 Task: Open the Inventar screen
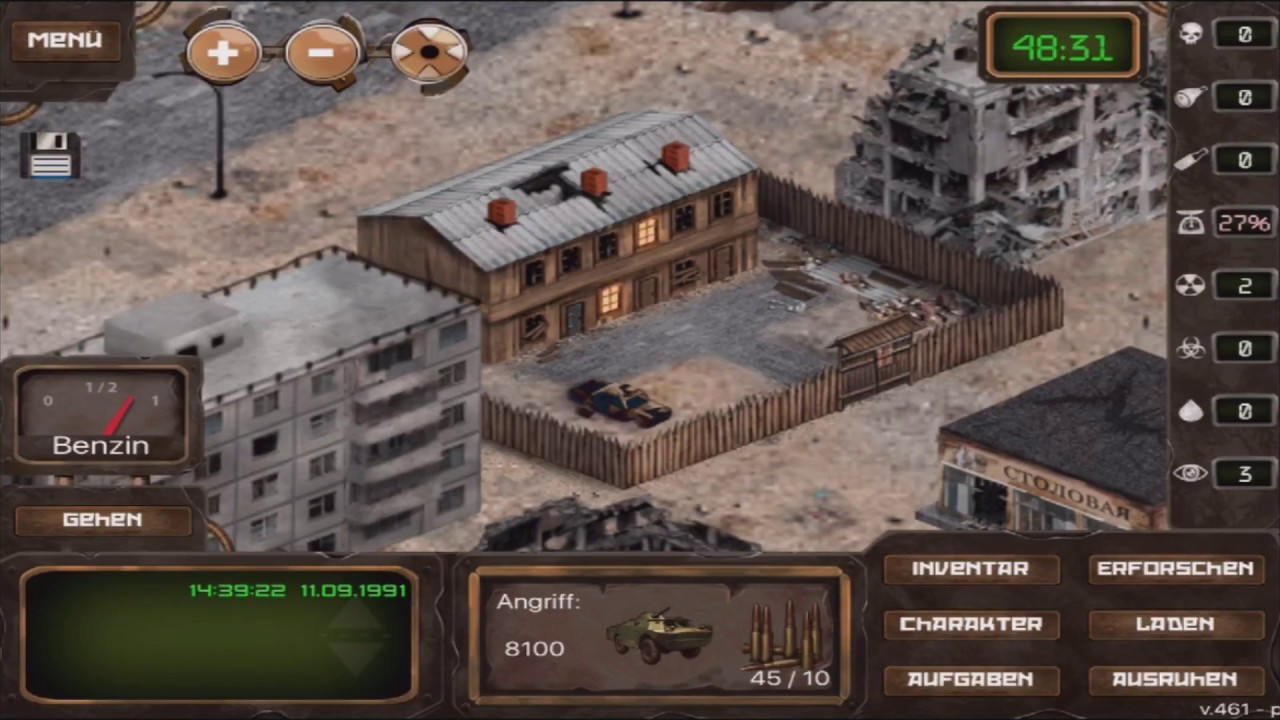coord(970,569)
